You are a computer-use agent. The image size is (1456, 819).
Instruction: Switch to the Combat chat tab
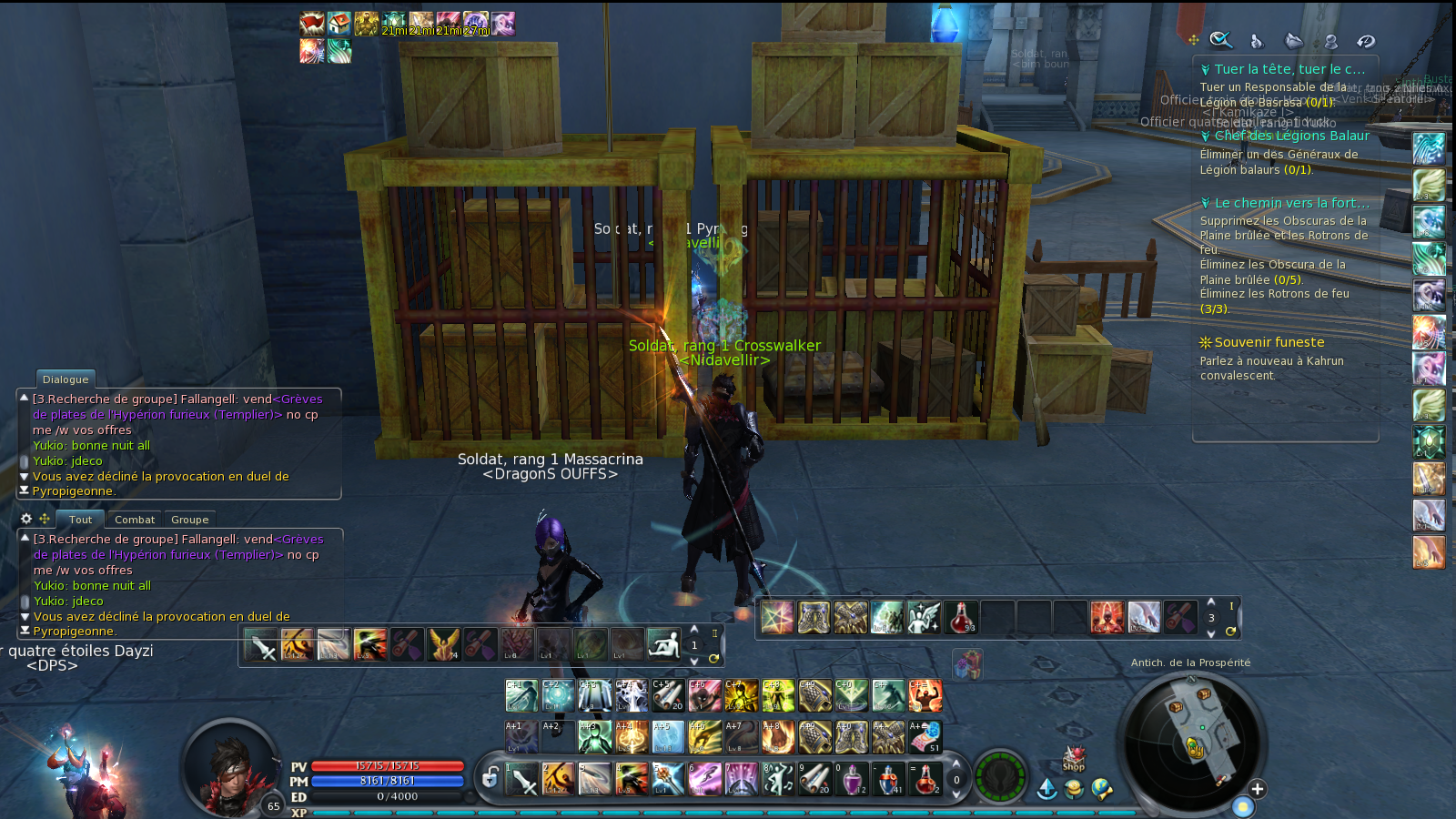click(135, 520)
